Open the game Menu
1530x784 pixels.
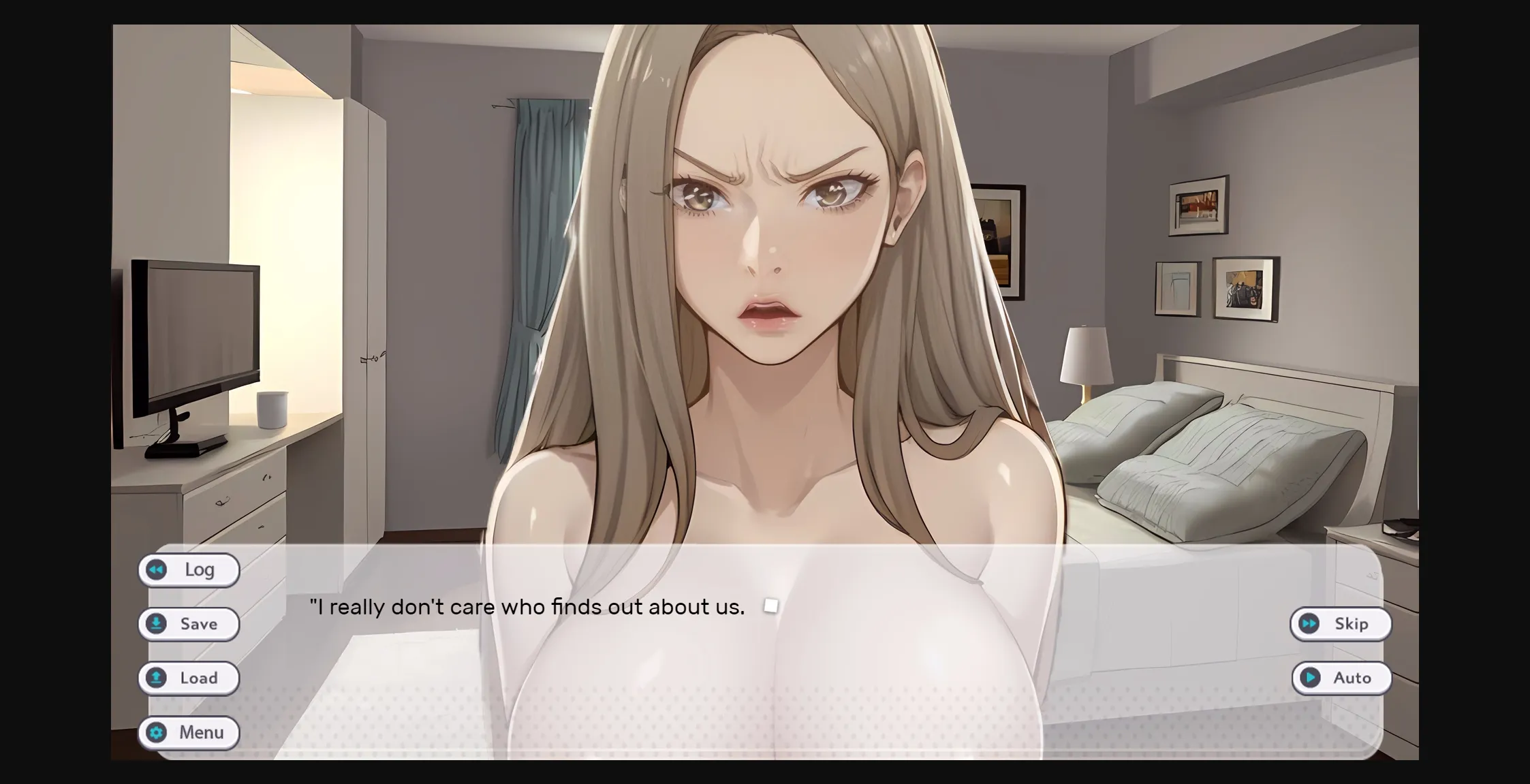pyautogui.click(x=189, y=733)
